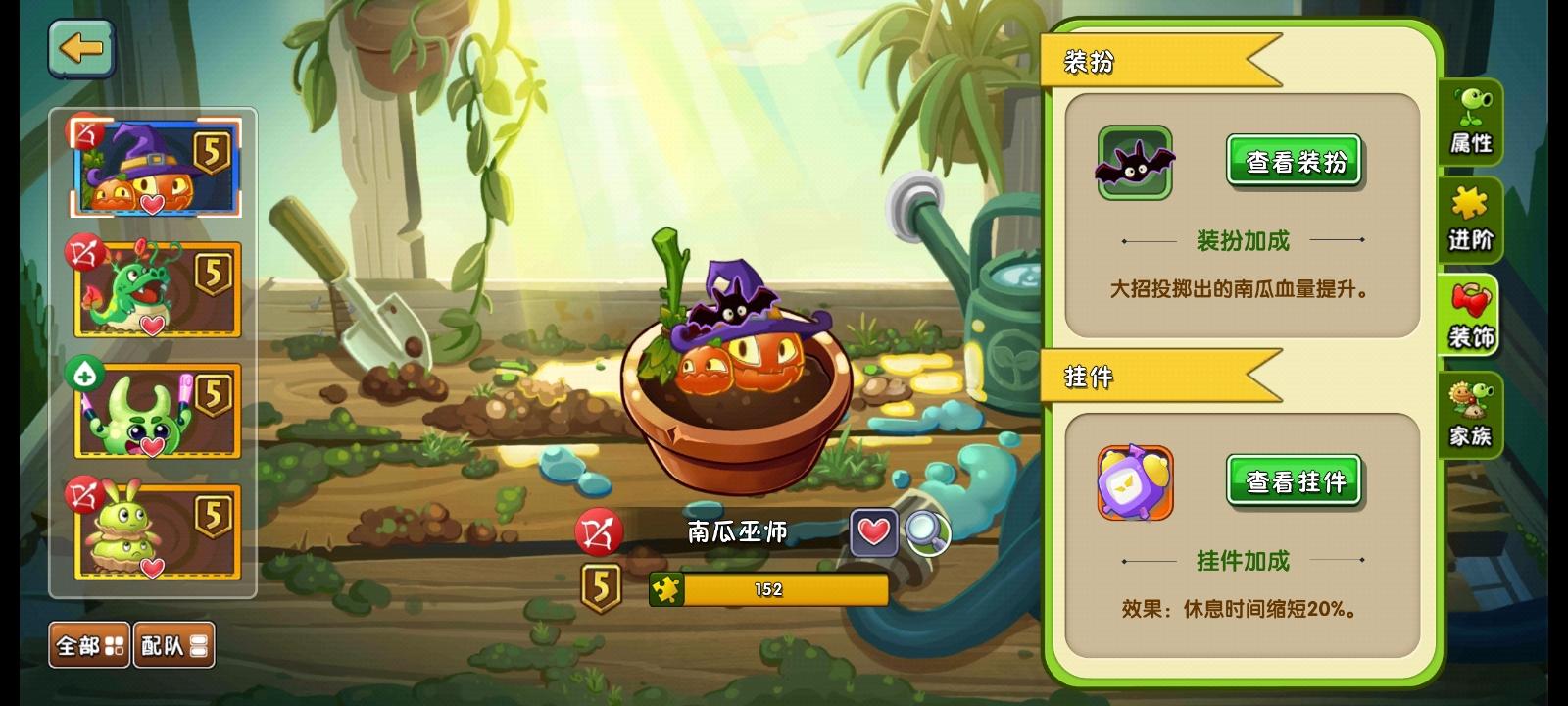Switch to the 属性 tab
1568x706 pixels.
(x=1472, y=124)
